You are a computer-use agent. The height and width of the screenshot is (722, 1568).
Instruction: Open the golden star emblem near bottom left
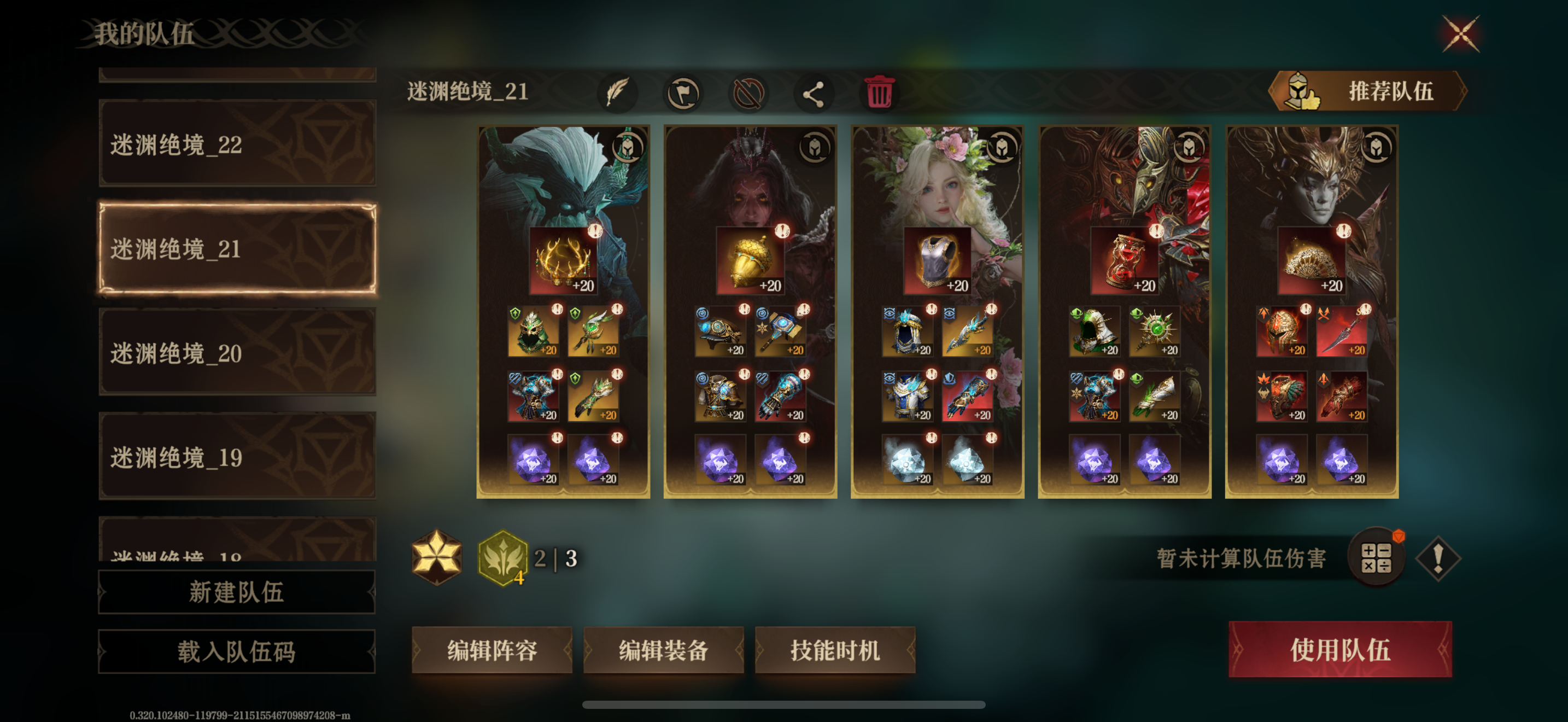click(437, 557)
